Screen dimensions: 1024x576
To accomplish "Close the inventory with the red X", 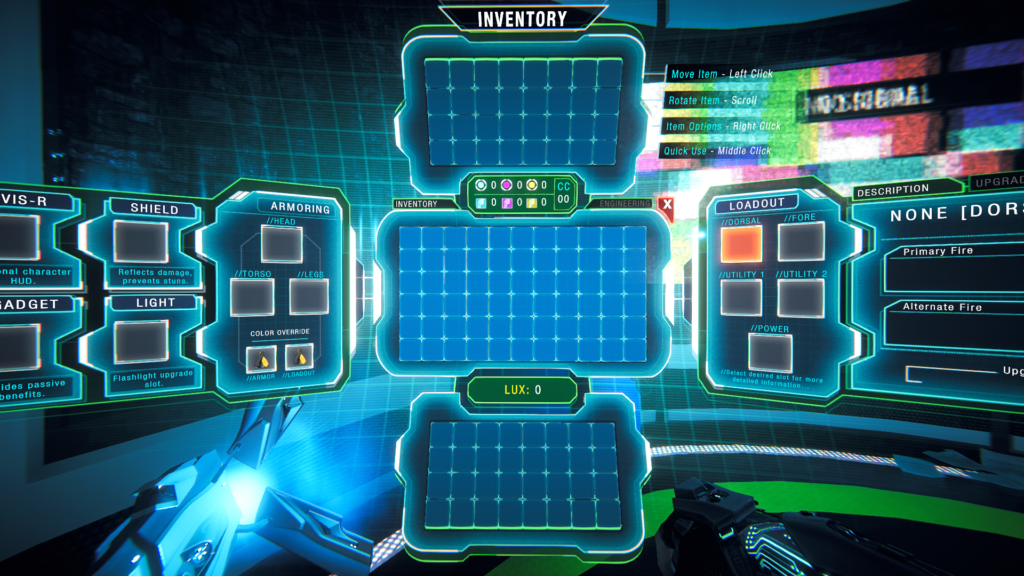I will 668,207.
